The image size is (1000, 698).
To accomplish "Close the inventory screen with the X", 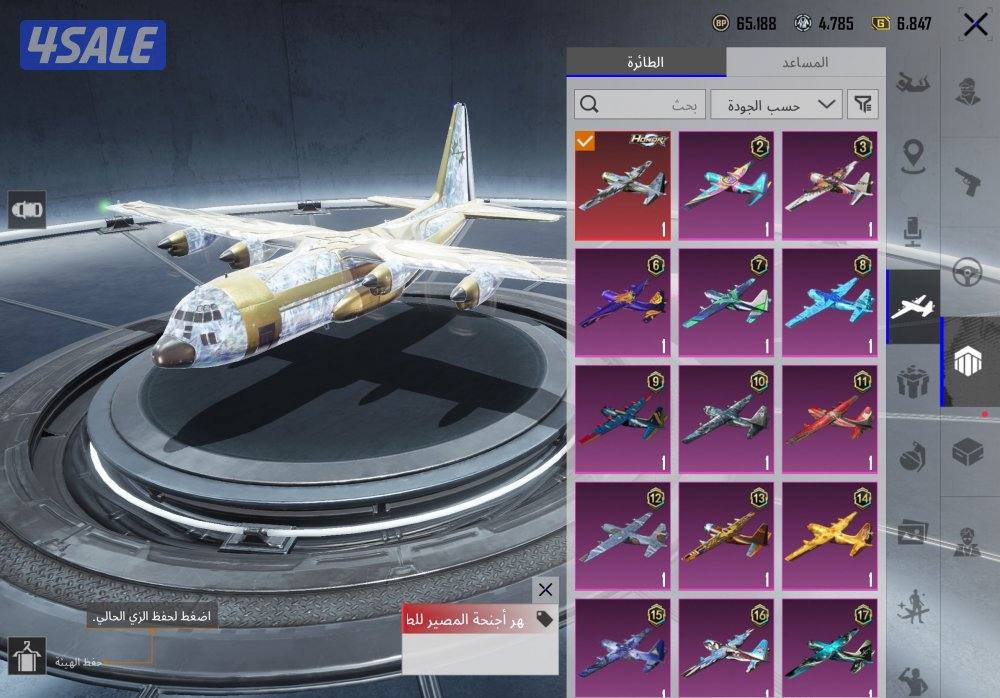I will (x=975, y=24).
